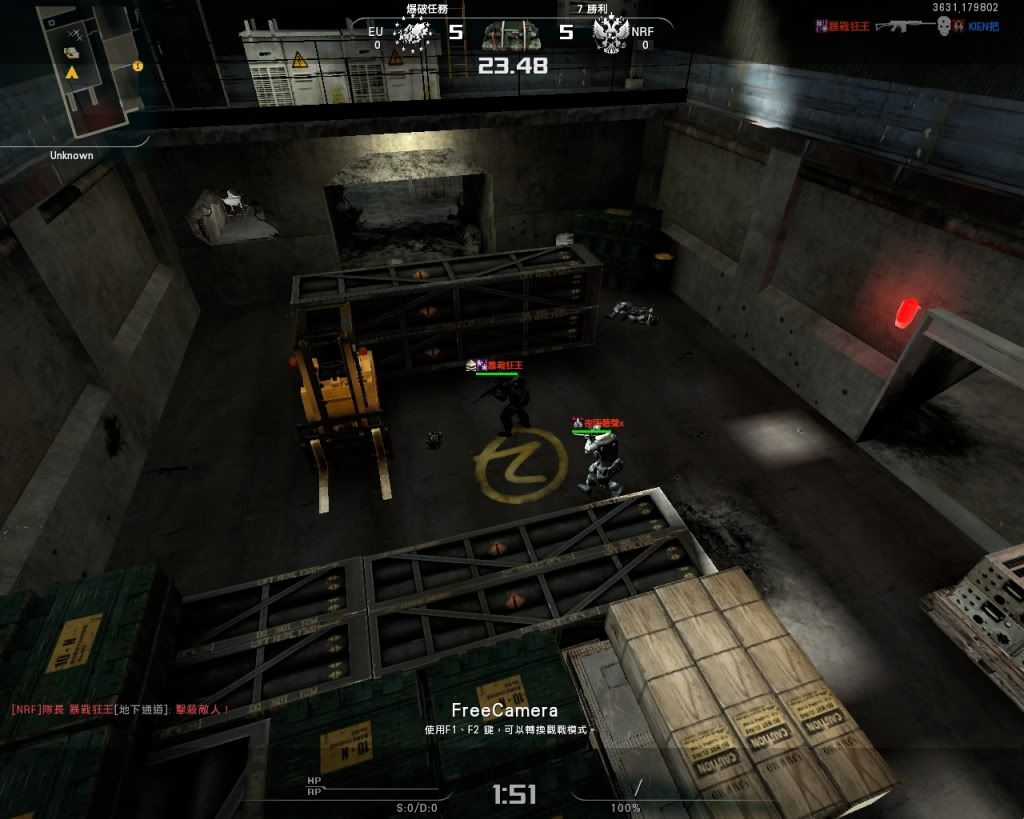
Task: Open the chat message from the NRF player
Action: point(120,709)
